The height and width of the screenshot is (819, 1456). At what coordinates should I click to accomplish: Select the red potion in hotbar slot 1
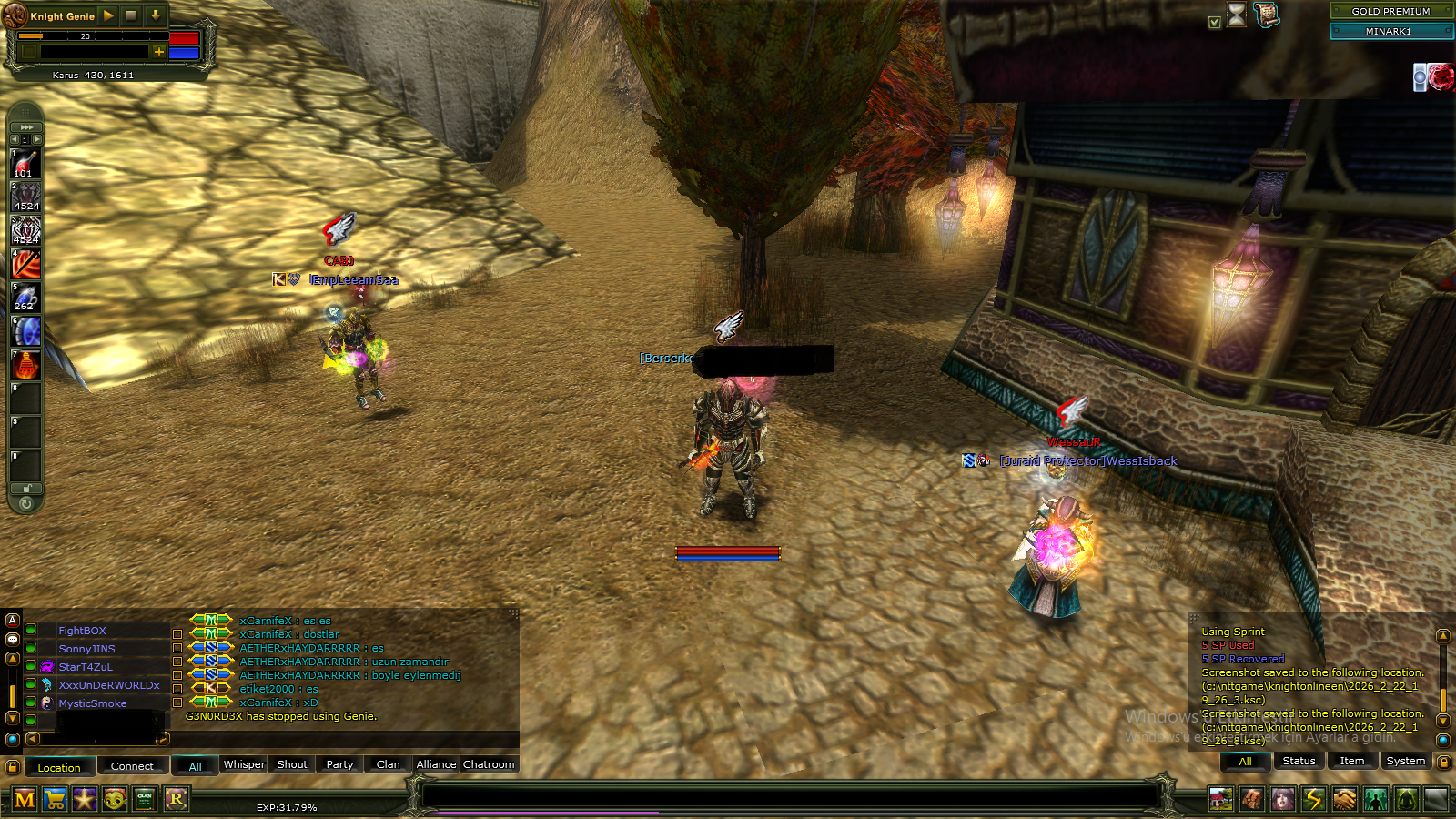(x=25, y=165)
